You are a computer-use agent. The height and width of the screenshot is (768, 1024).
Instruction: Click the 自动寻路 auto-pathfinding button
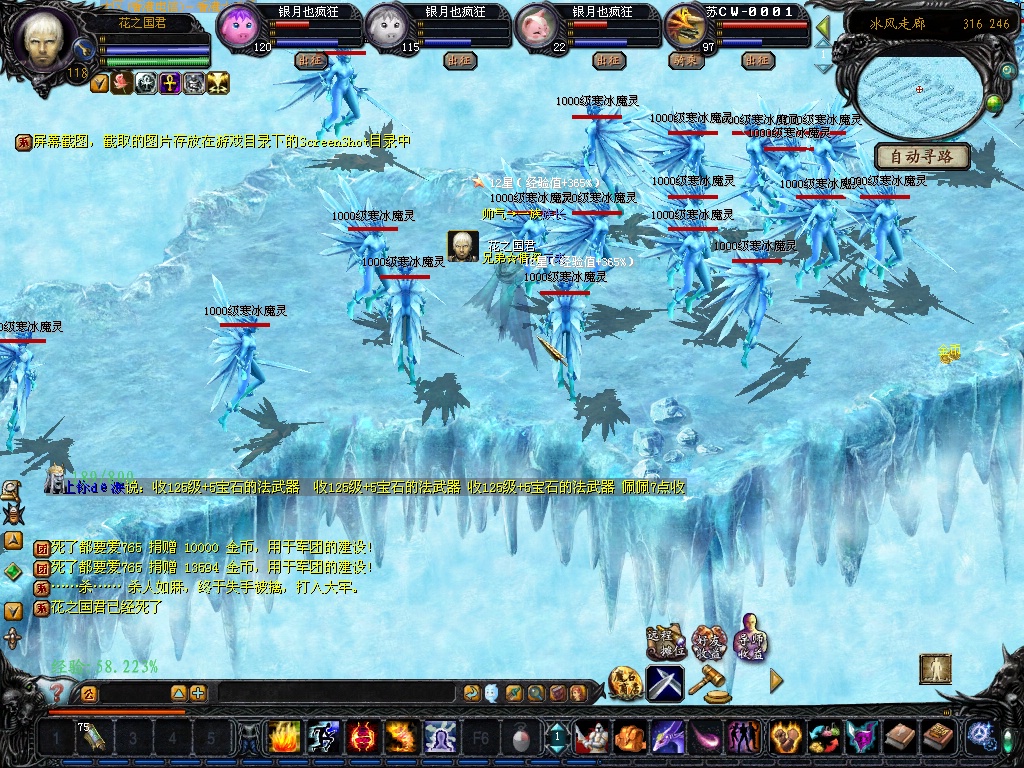tap(922, 156)
